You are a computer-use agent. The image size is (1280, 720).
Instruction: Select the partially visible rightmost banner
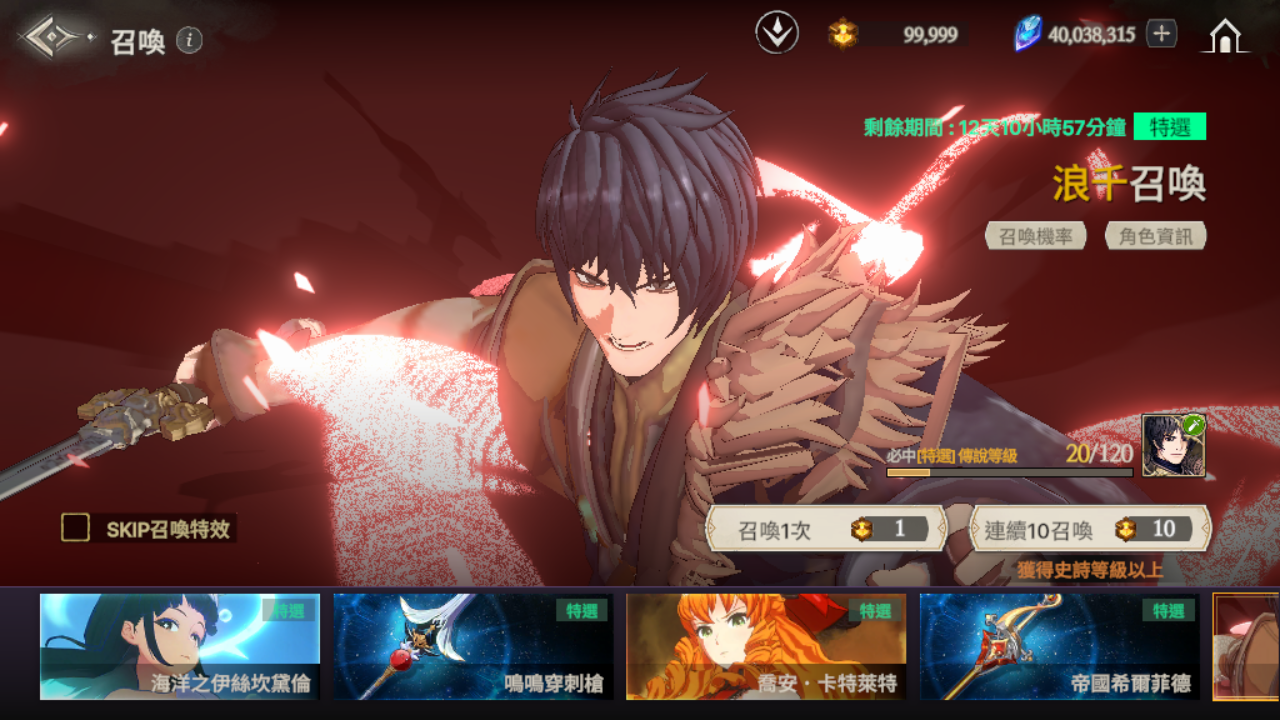tap(1247, 646)
